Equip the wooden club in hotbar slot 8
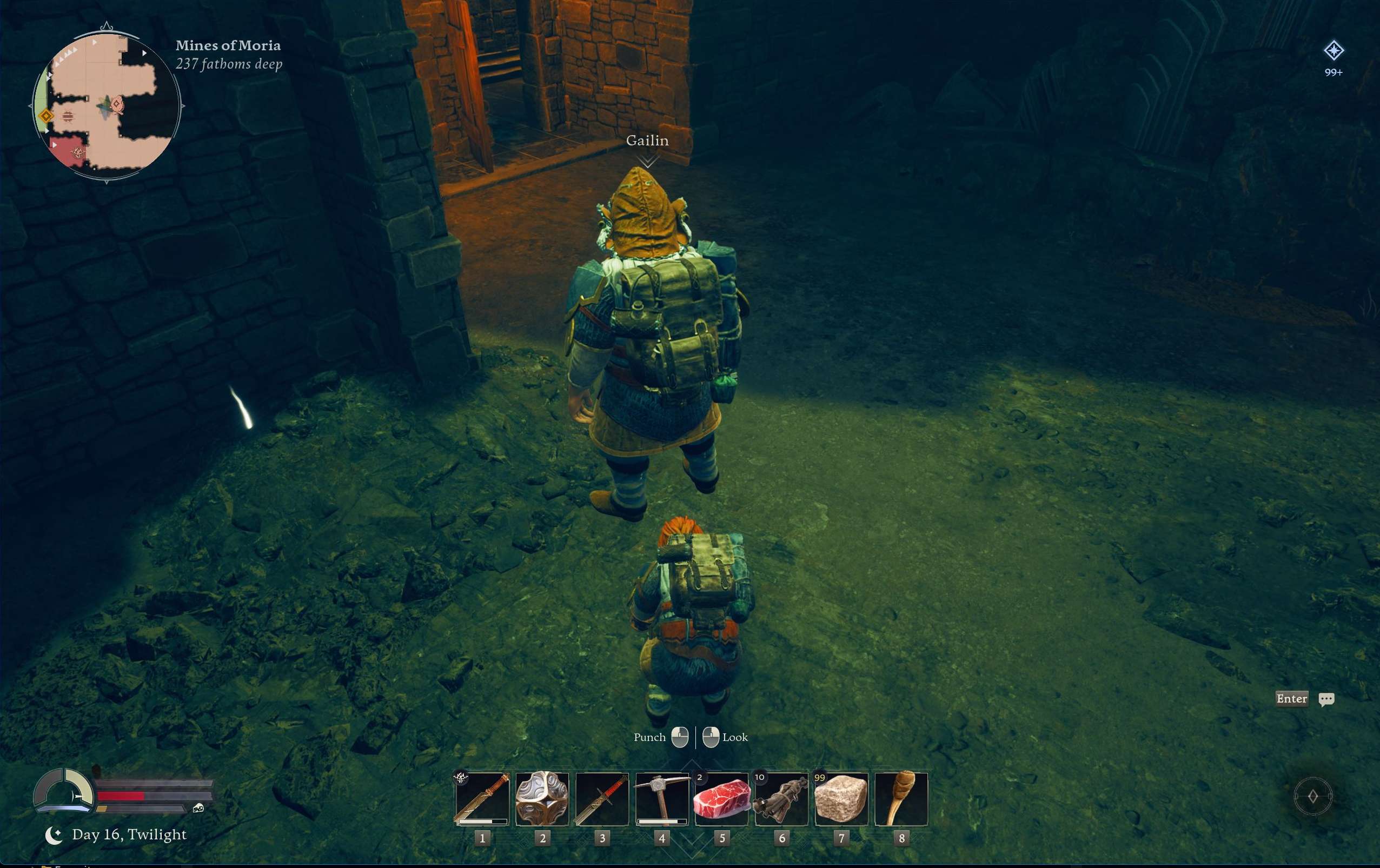The height and width of the screenshot is (868, 1380). (901, 799)
